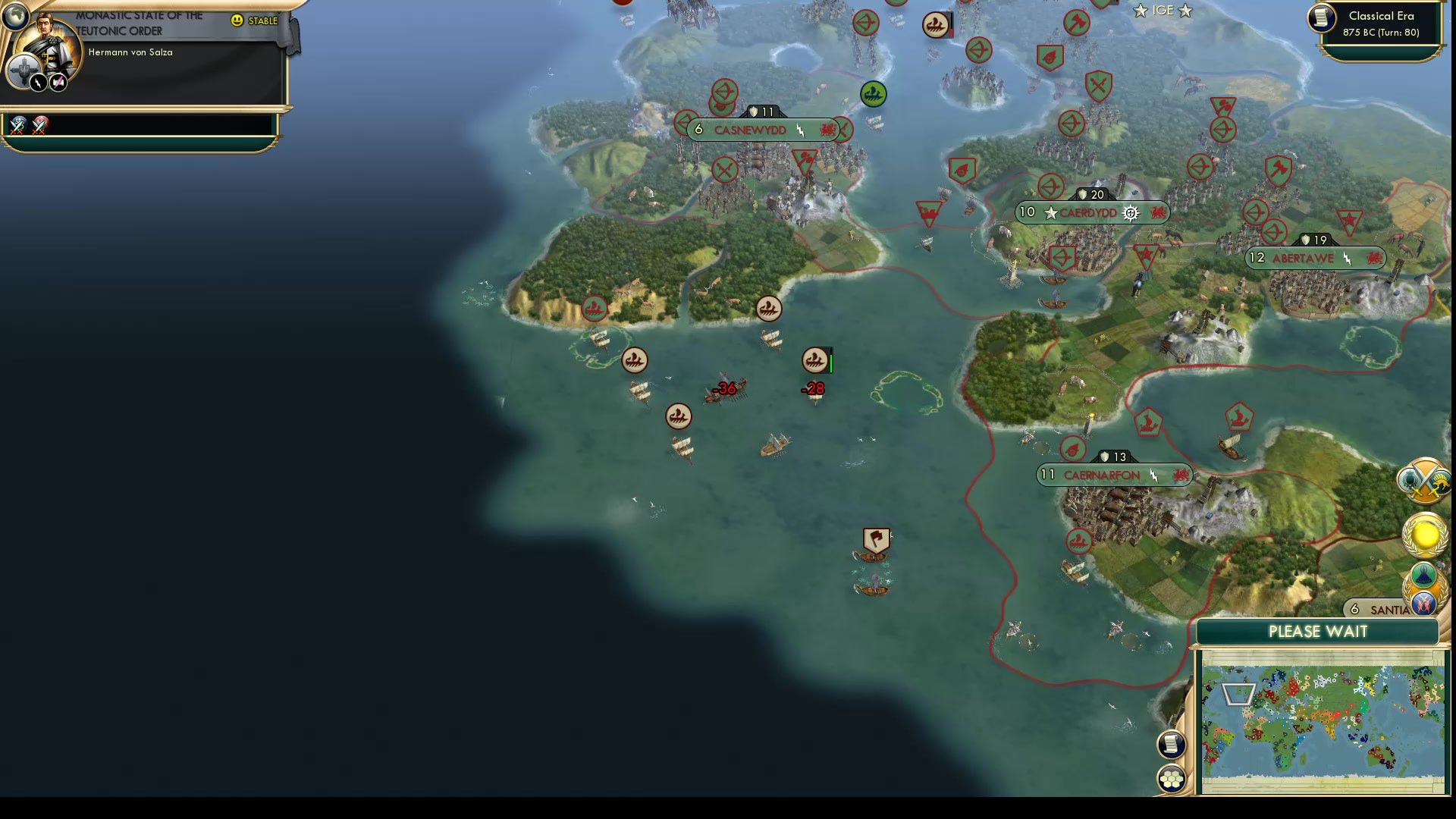Viewport: 1456px width, 819px height.
Task: Select the green naval unit flag near Casnewydd
Action: (x=873, y=95)
